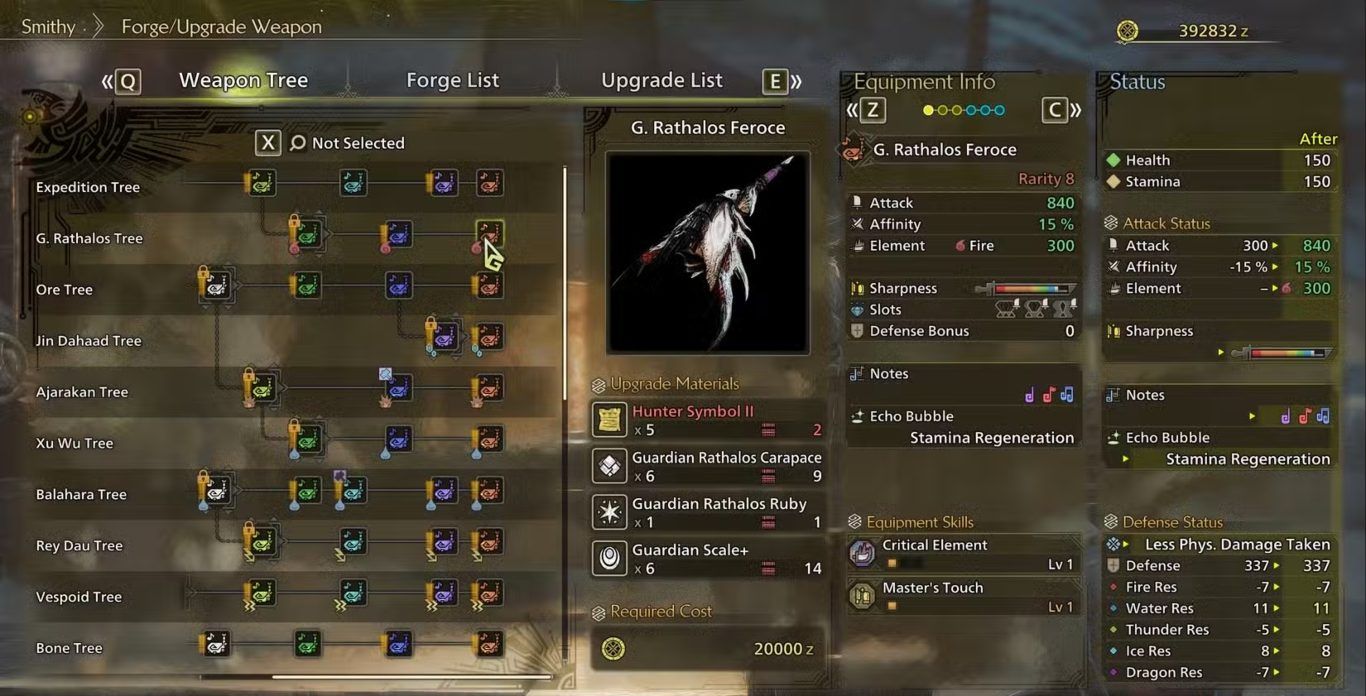Select the Expedition Tree row label
The width and height of the screenshot is (1366, 696).
tap(88, 187)
